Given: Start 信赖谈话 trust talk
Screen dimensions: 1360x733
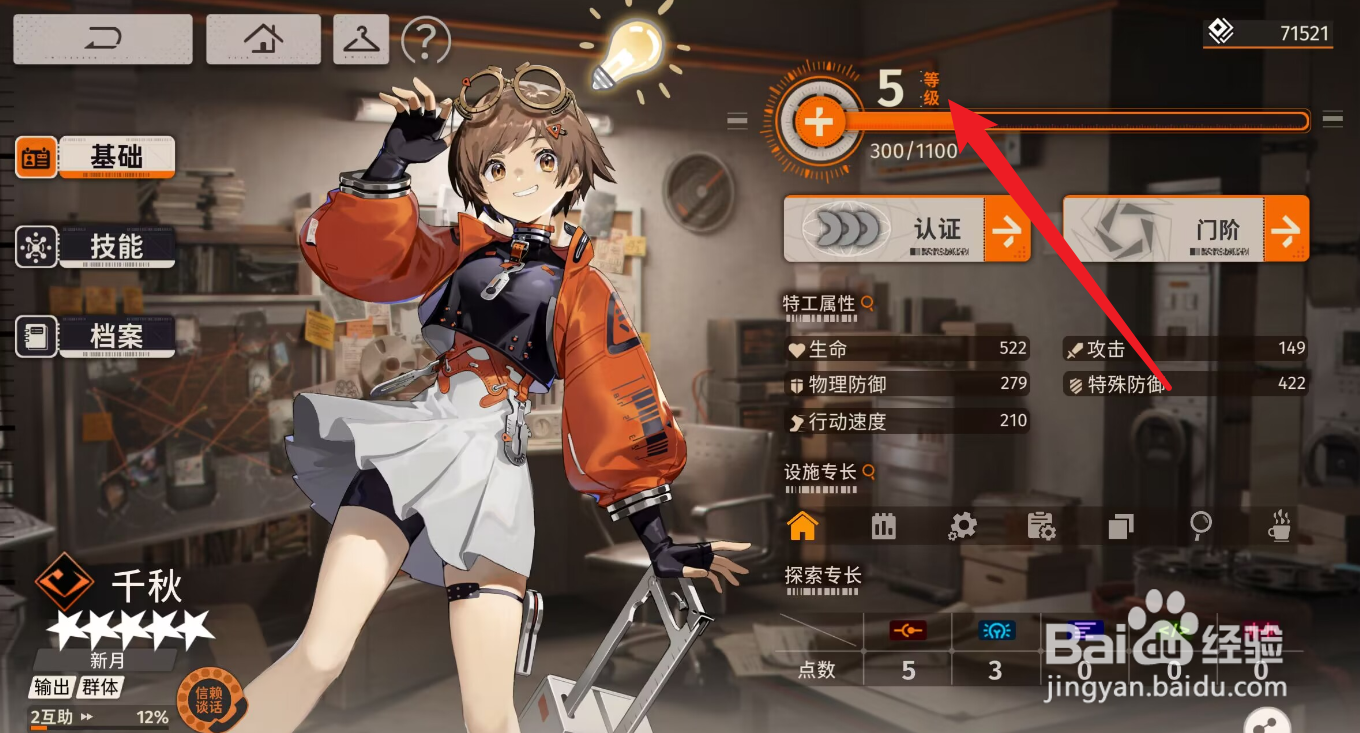Looking at the screenshot, I should [x=208, y=698].
